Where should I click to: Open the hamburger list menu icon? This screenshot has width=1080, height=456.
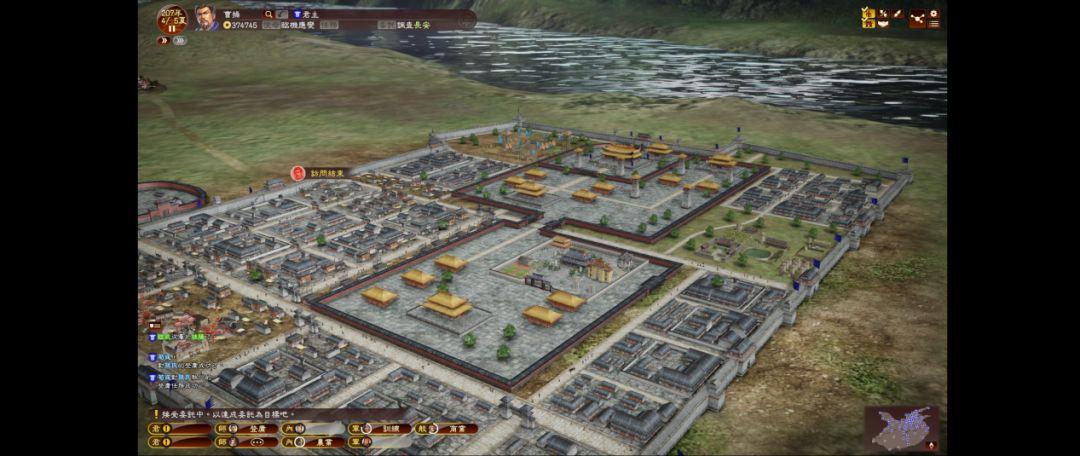coord(933,24)
